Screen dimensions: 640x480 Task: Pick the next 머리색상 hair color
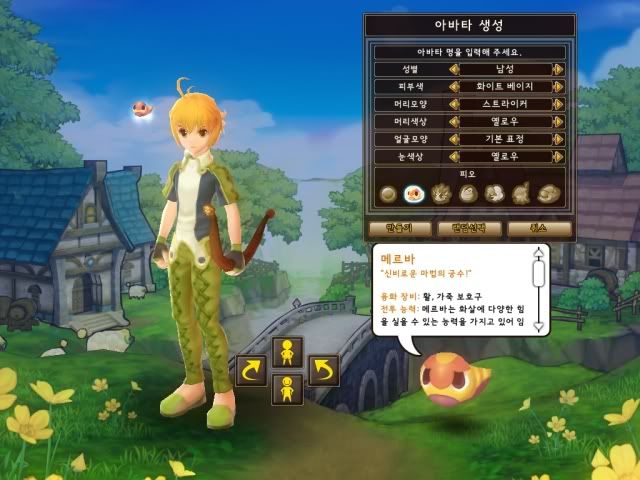click(558, 121)
